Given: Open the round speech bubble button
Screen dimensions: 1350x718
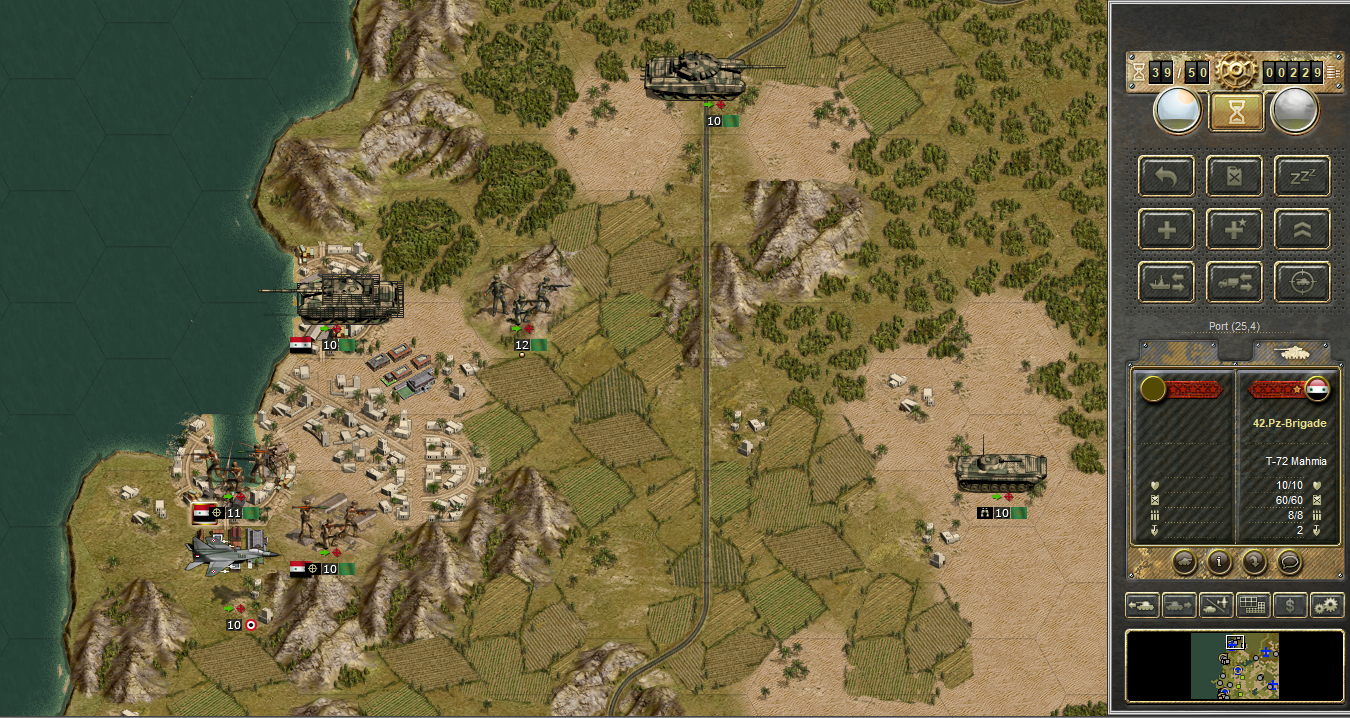Looking at the screenshot, I should tap(1291, 562).
